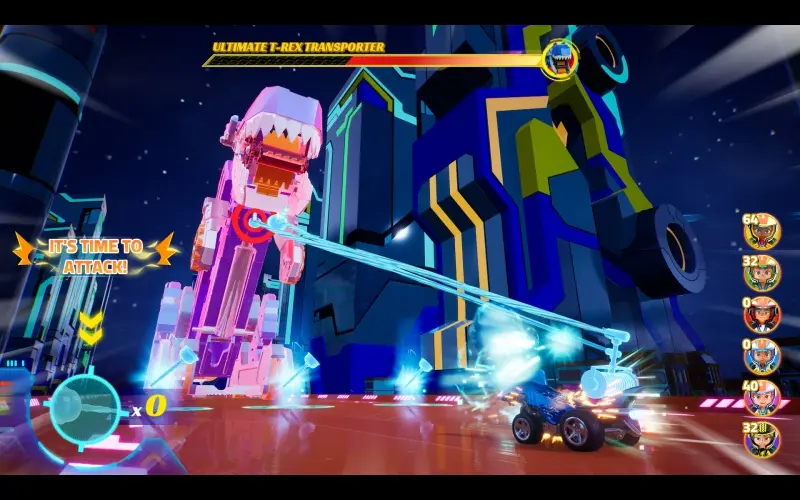Viewport: 800px width, 500px height.
Task: Click the "It's Time to Attack!" banner
Action: pyautogui.click(x=96, y=254)
